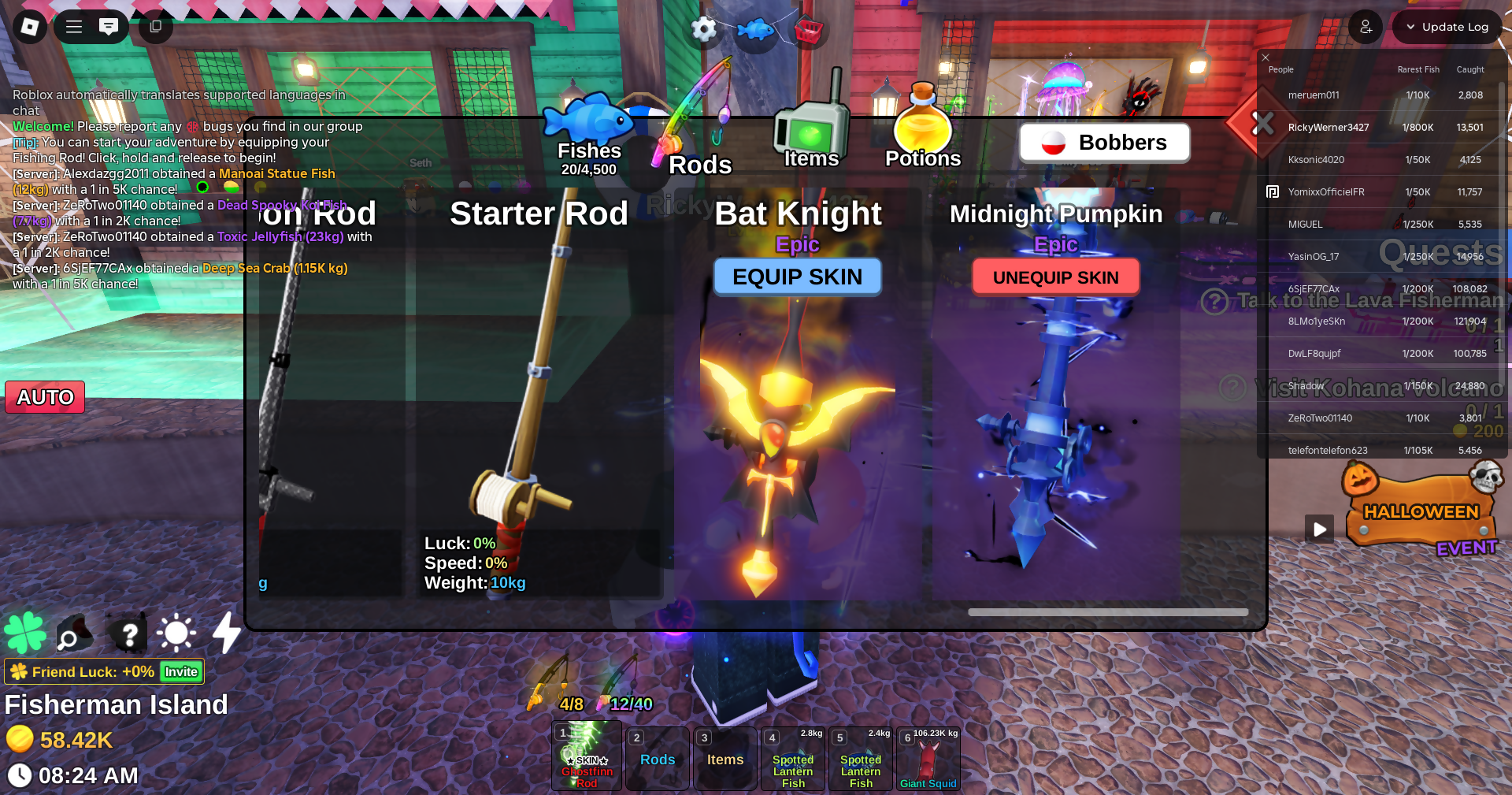Close the player leaderboard panel
The width and height of the screenshot is (1512, 795).
pyautogui.click(x=1266, y=58)
